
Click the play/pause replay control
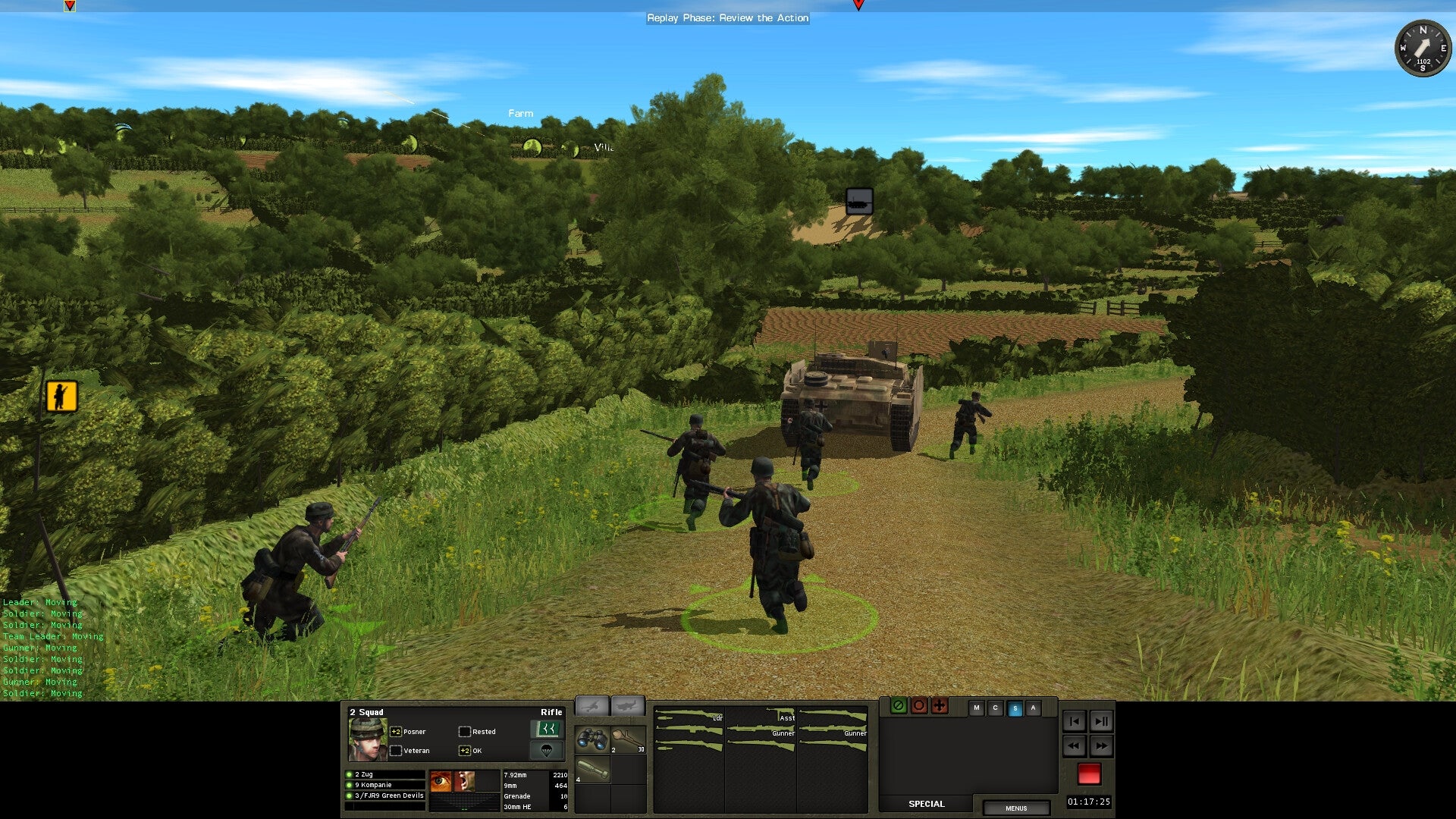[1101, 722]
